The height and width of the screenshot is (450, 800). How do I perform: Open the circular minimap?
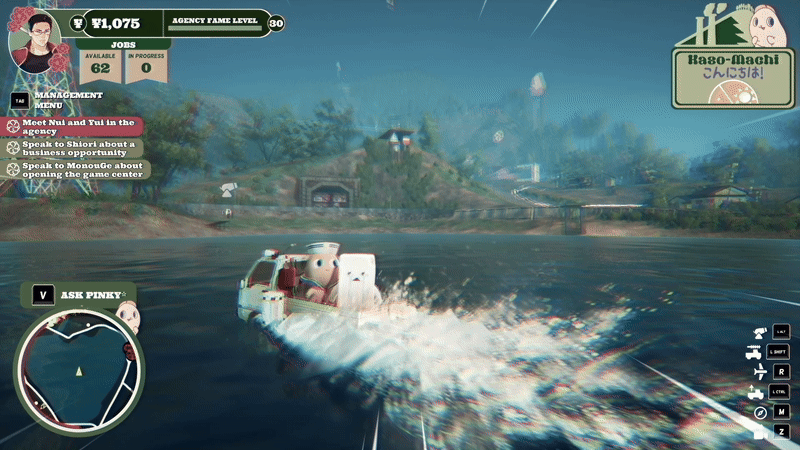point(77,371)
